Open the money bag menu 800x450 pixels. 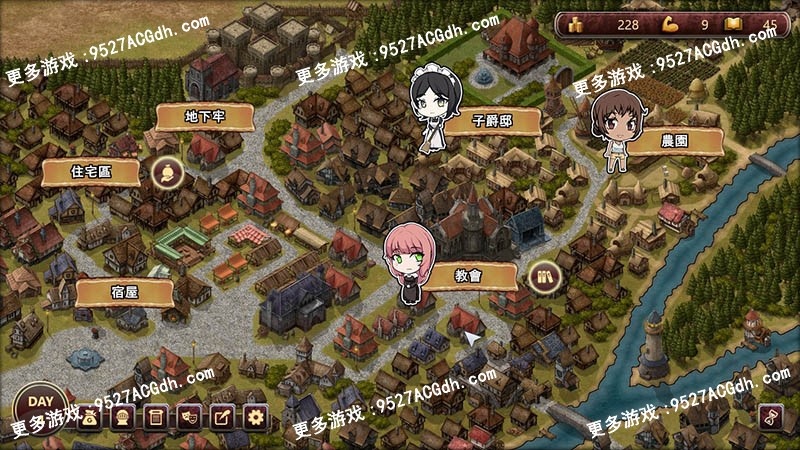[x=91, y=418]
